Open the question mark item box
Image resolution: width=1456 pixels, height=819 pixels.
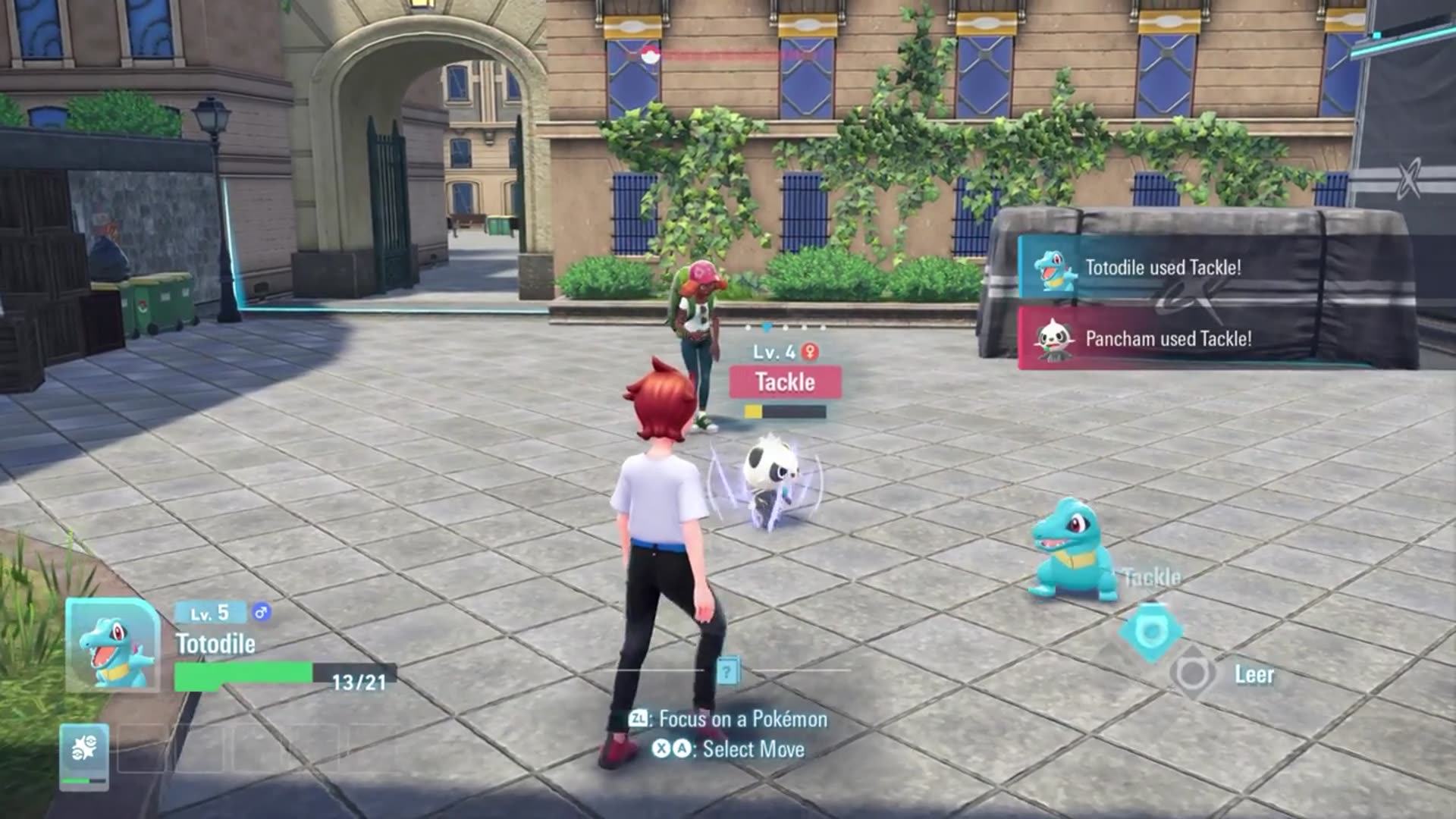[x=727, y=671]
